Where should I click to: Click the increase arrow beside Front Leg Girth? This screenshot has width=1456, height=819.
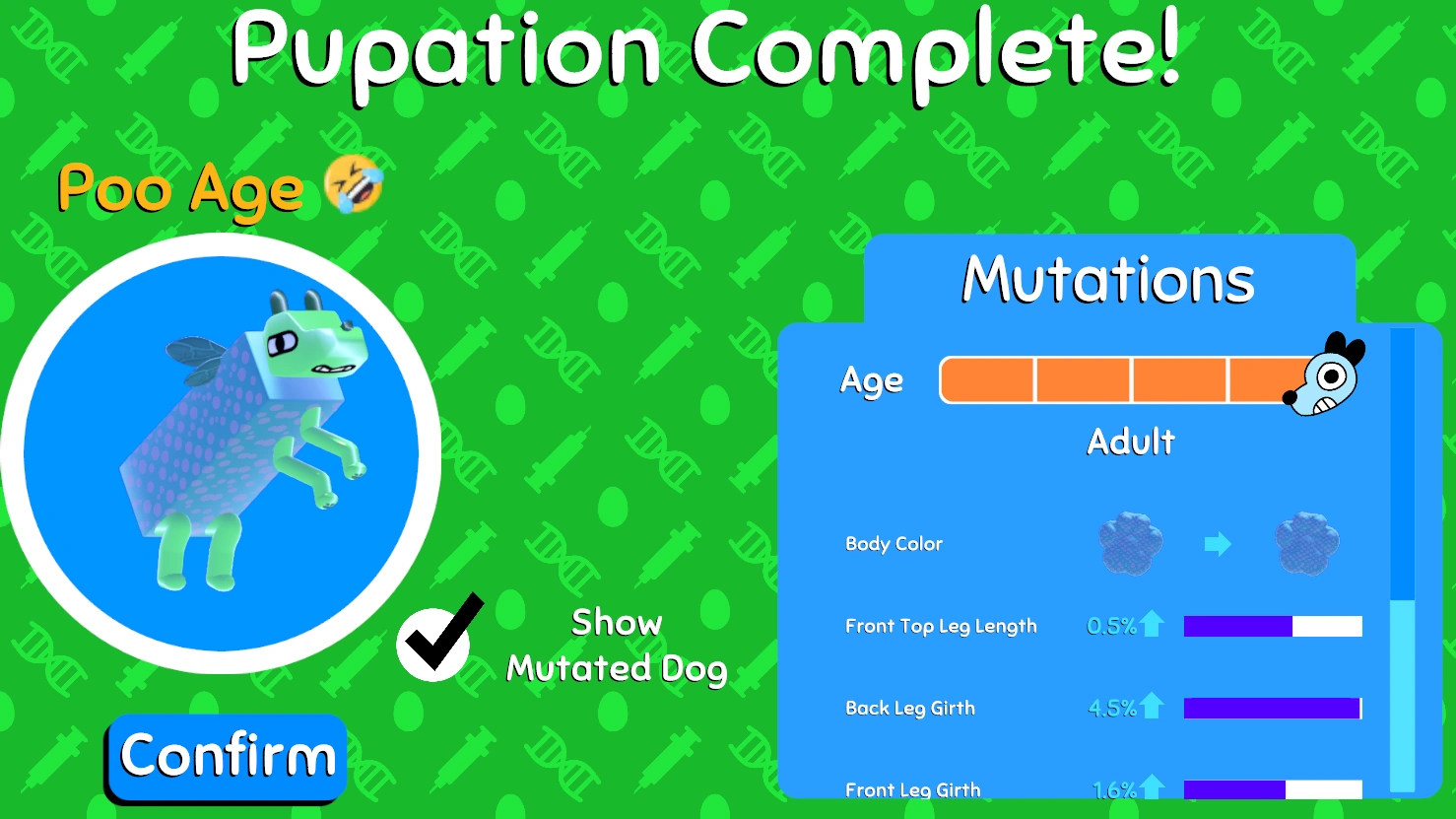(1155, 788)
